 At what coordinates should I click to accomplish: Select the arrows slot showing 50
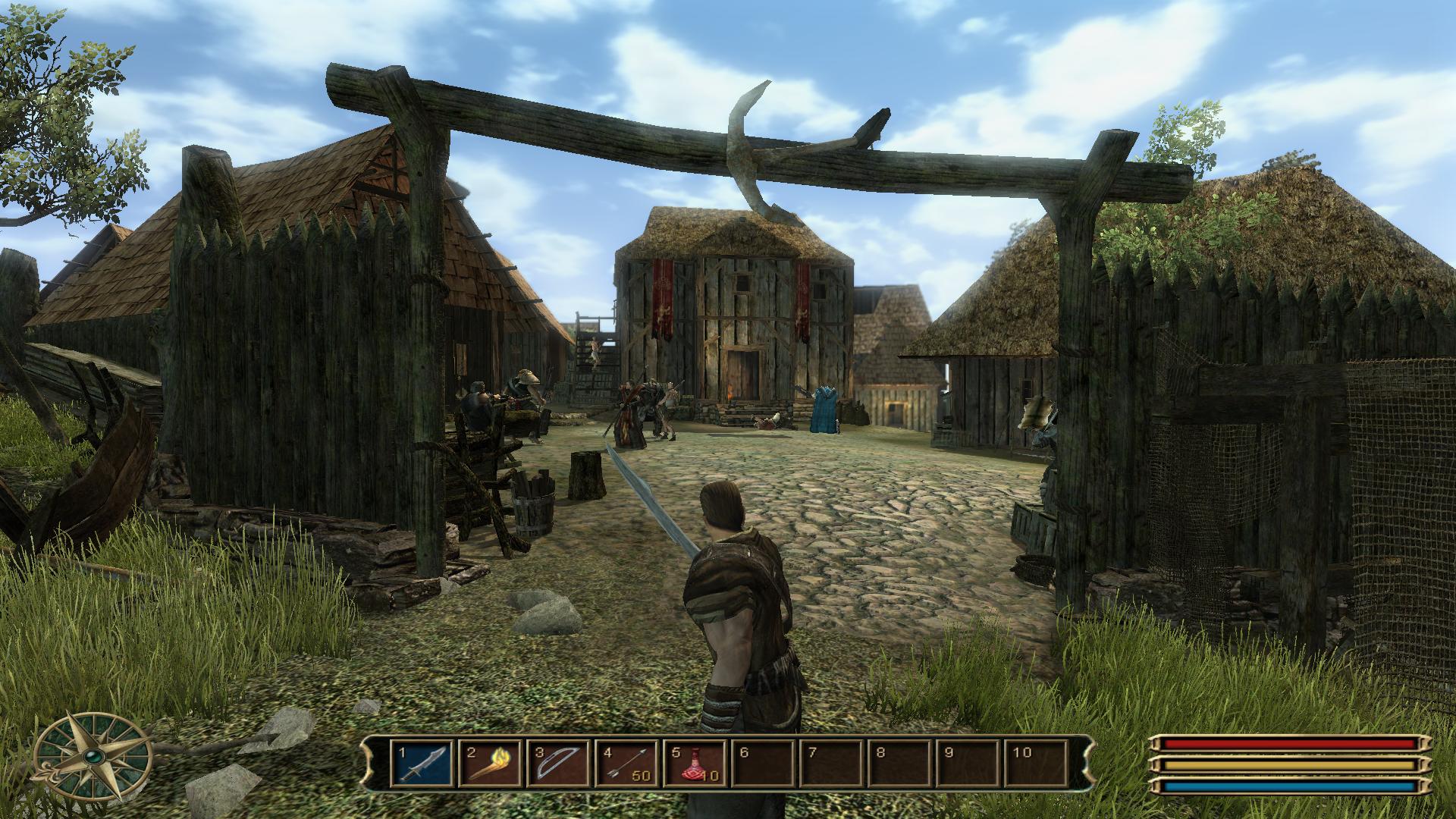pos(627,764)
